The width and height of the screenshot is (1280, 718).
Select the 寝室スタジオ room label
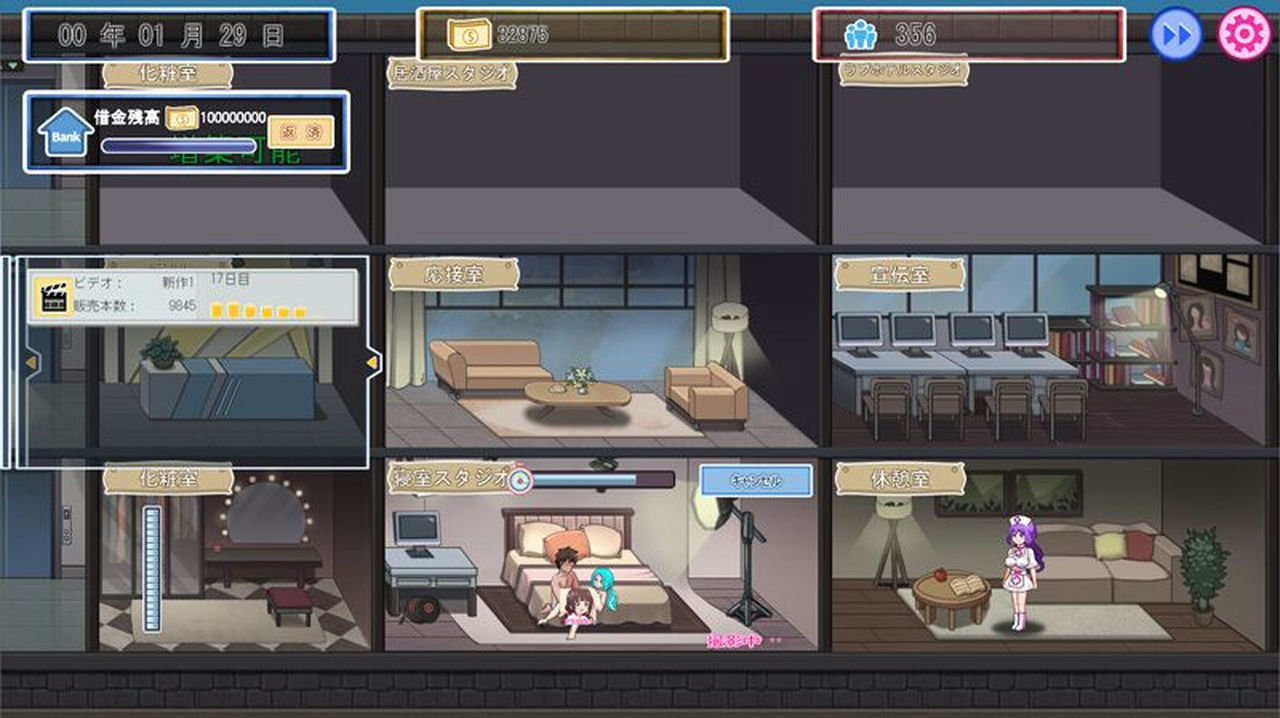pyautogui.click(x=450, y=478)
